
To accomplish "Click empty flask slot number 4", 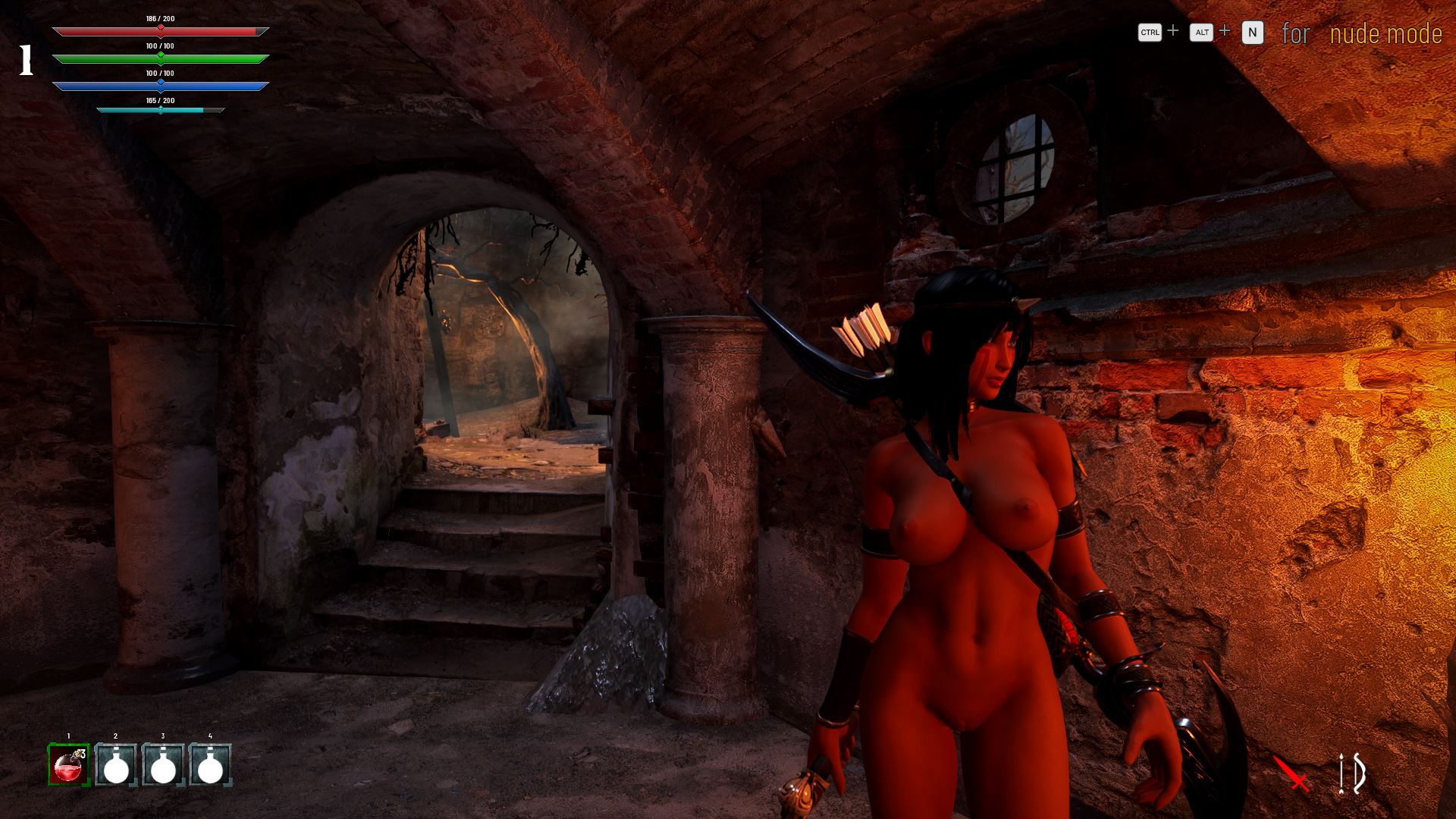I will (x=210, y=764).
